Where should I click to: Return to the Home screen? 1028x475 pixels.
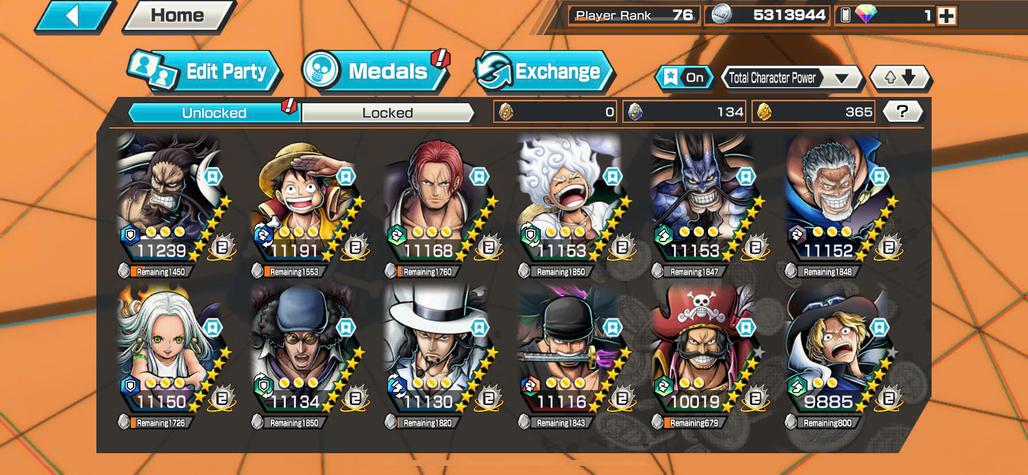(x=177, y=15)
